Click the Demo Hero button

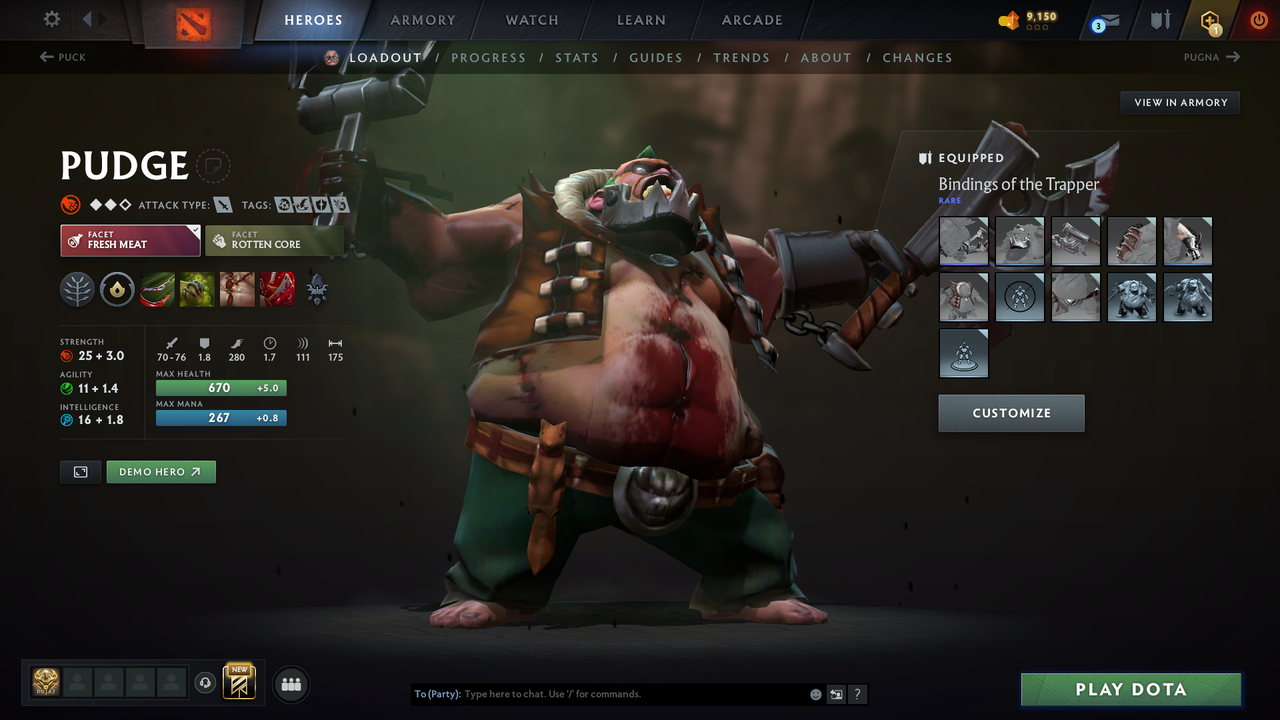pyautogui.click(x=161, y=471)
